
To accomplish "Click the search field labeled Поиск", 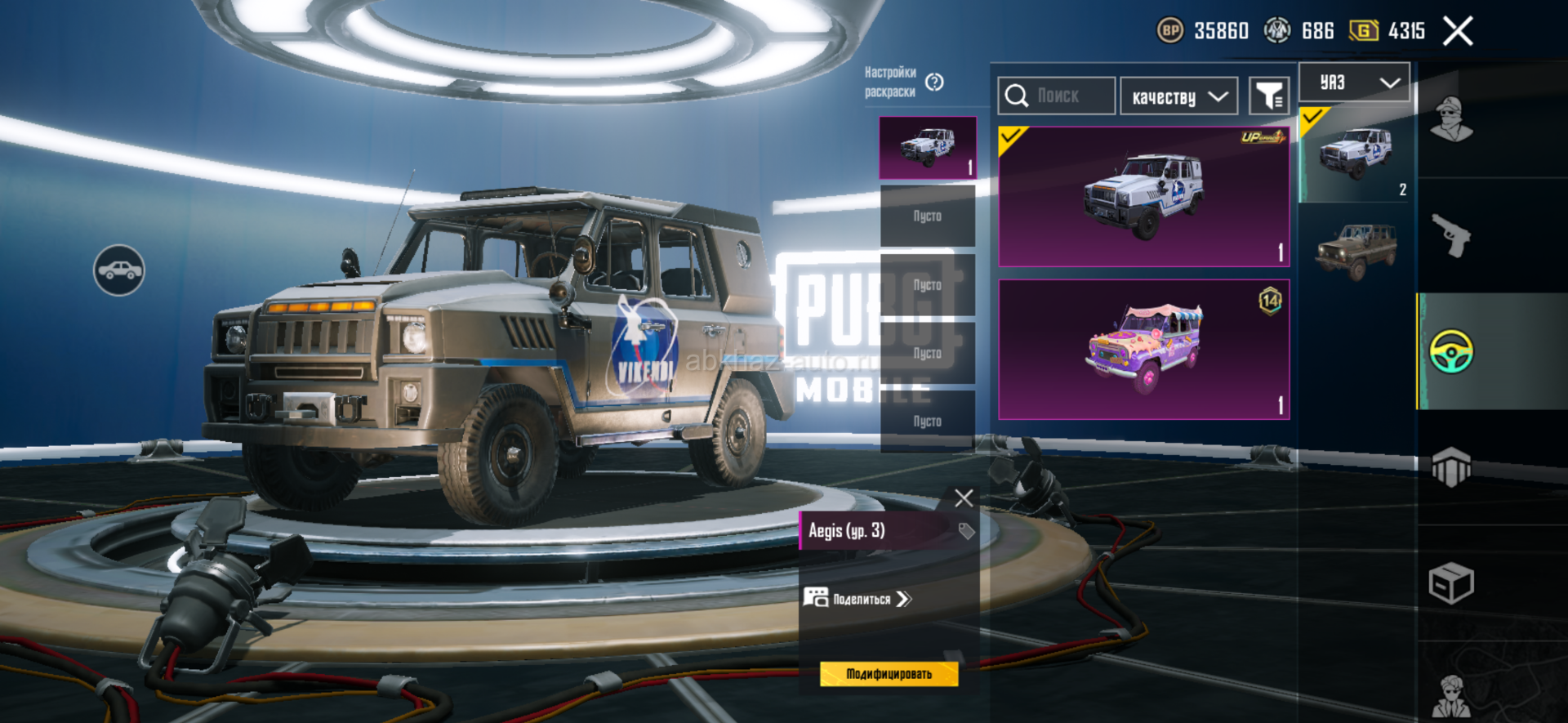I will 1057,96.
